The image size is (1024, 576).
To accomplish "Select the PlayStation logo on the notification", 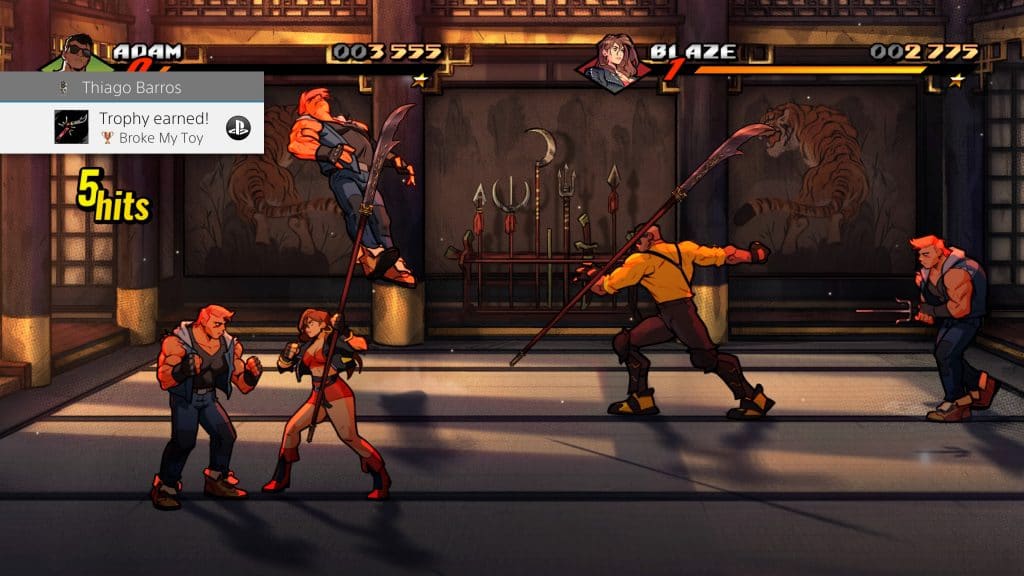I will tap(238, 127).
